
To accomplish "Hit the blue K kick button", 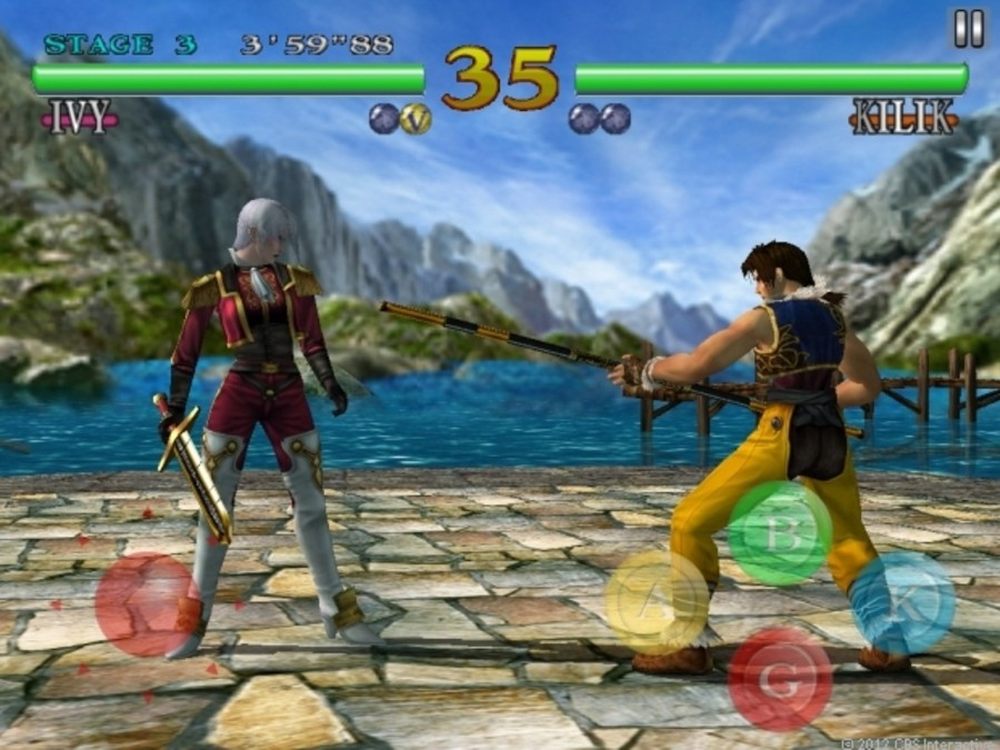I will coord(903,602).
